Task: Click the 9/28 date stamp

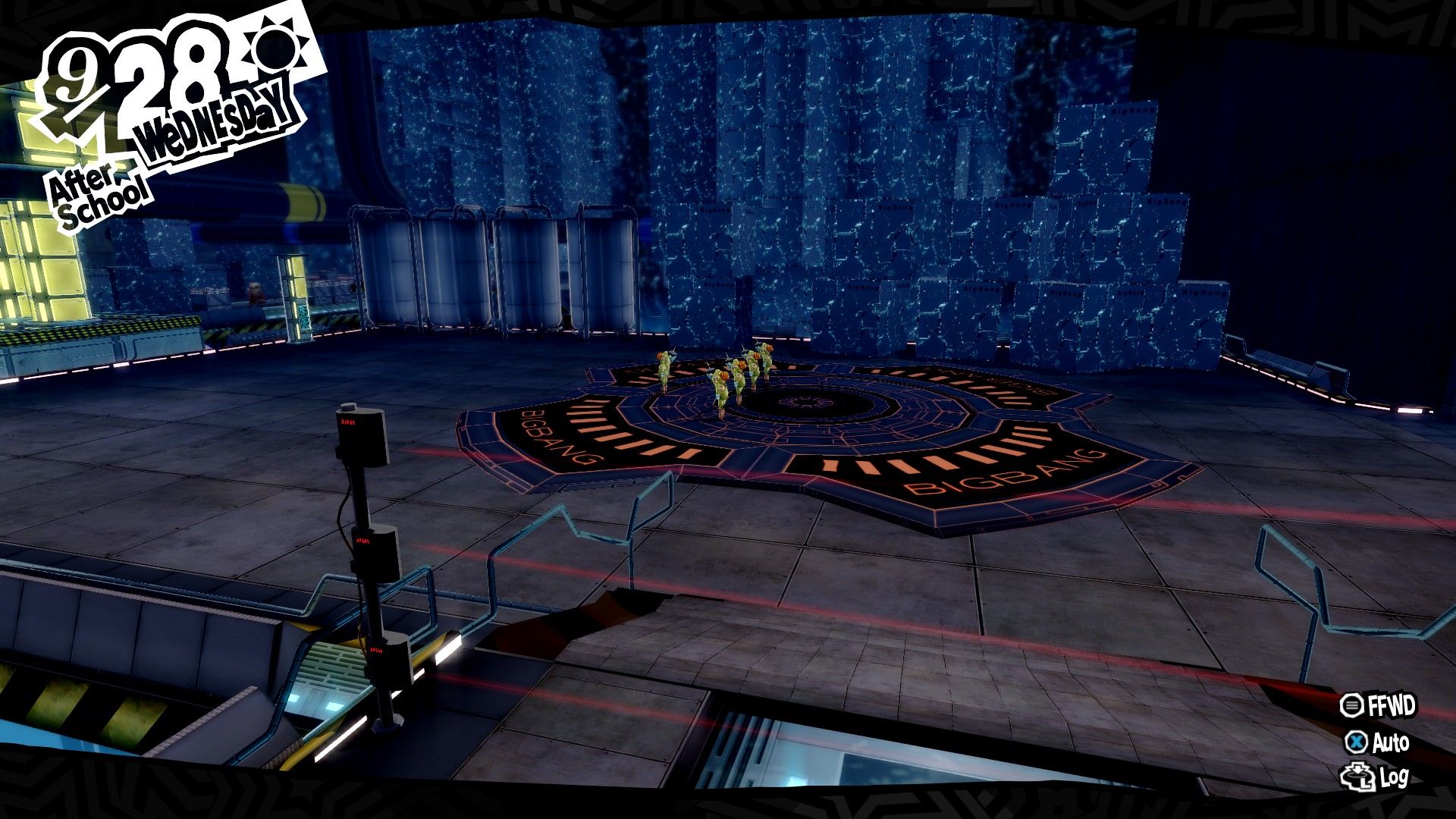Action: [136, 72]
